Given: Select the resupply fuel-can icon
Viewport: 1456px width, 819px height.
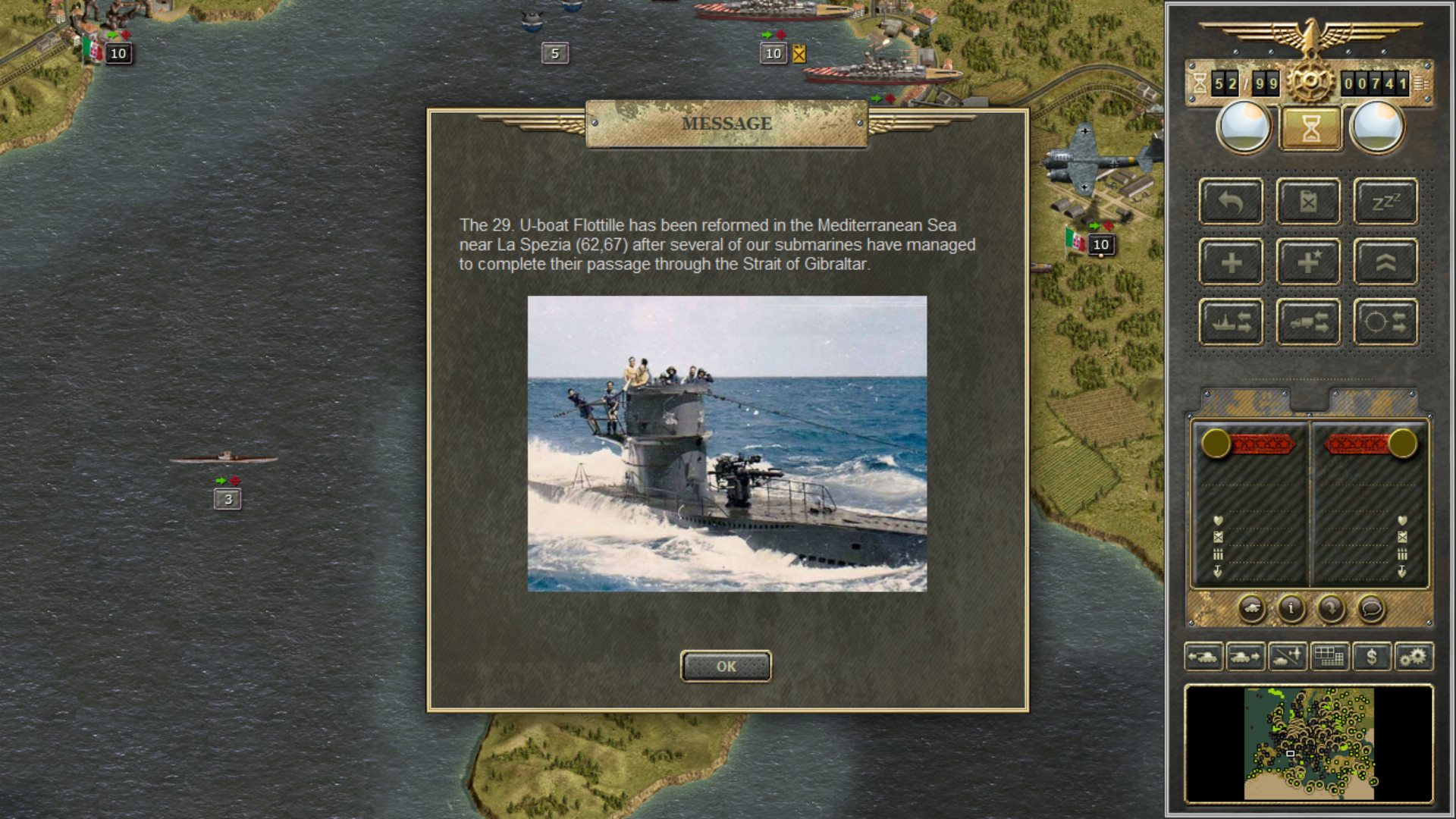Looking at the screenshot, I should coord(1307,202).
